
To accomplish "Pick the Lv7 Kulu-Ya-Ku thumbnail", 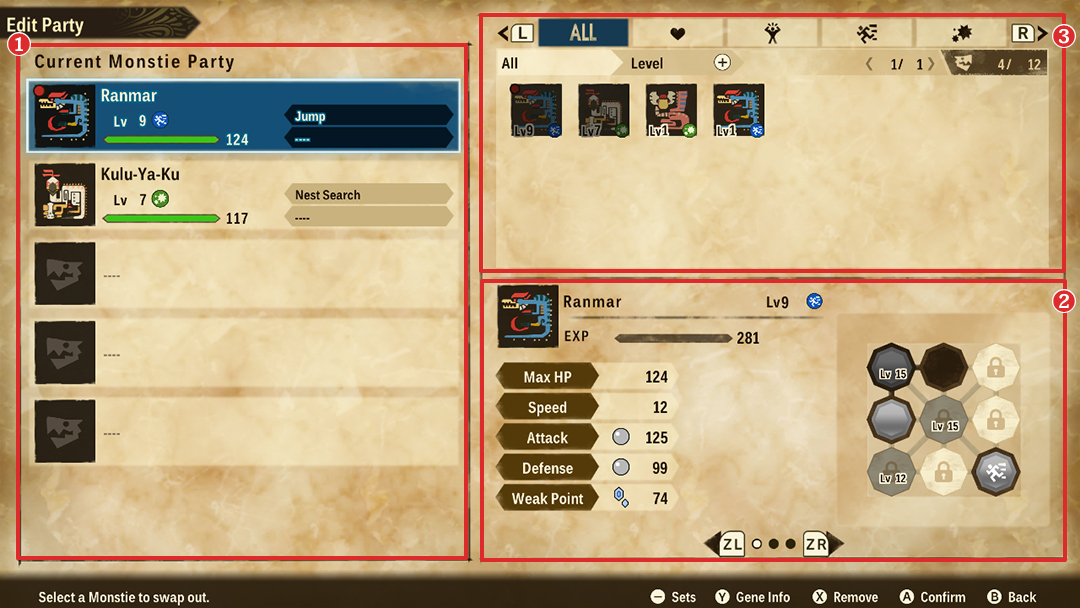I will [x=604, y=110].
